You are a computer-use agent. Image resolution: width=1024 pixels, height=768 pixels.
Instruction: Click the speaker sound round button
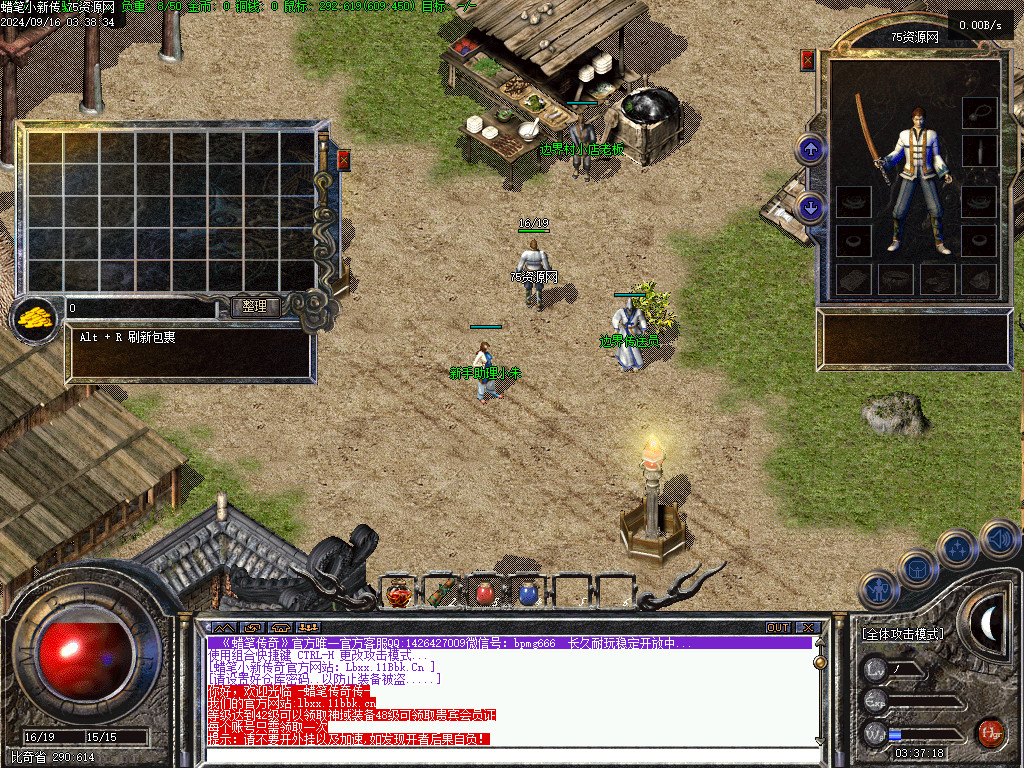[998, 540]
